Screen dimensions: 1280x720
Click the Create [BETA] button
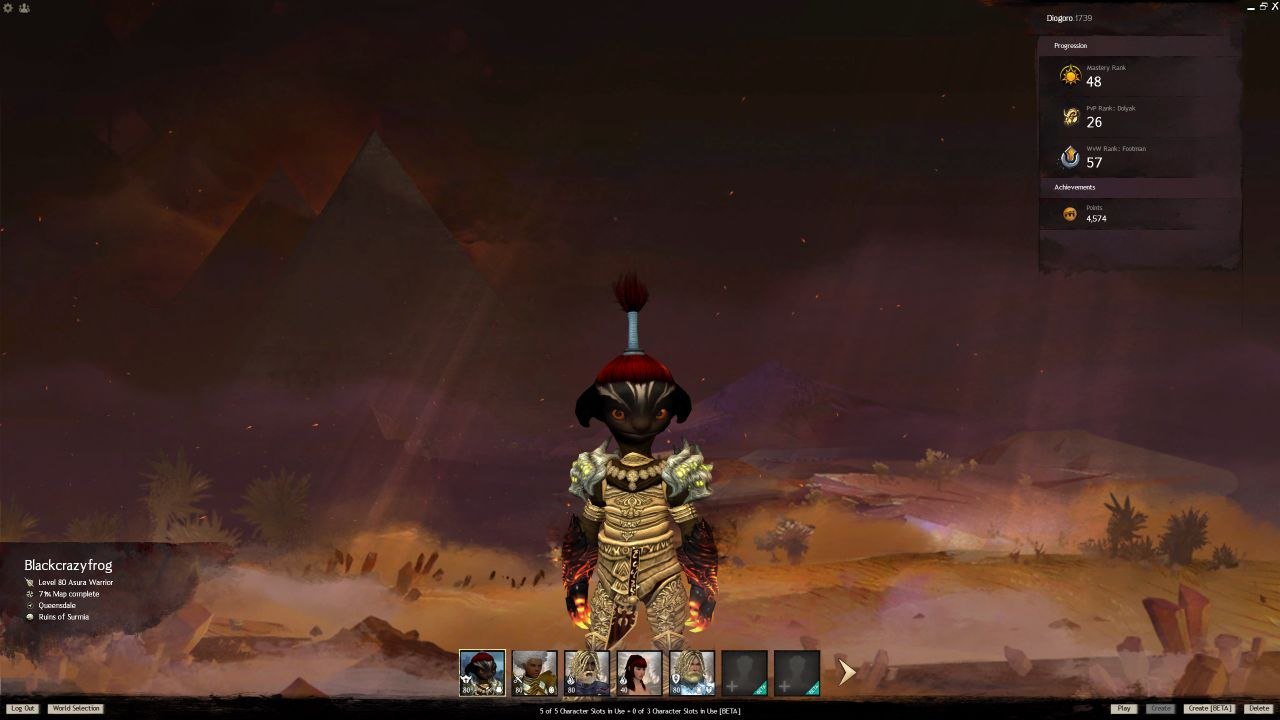tap(1209, 708)
